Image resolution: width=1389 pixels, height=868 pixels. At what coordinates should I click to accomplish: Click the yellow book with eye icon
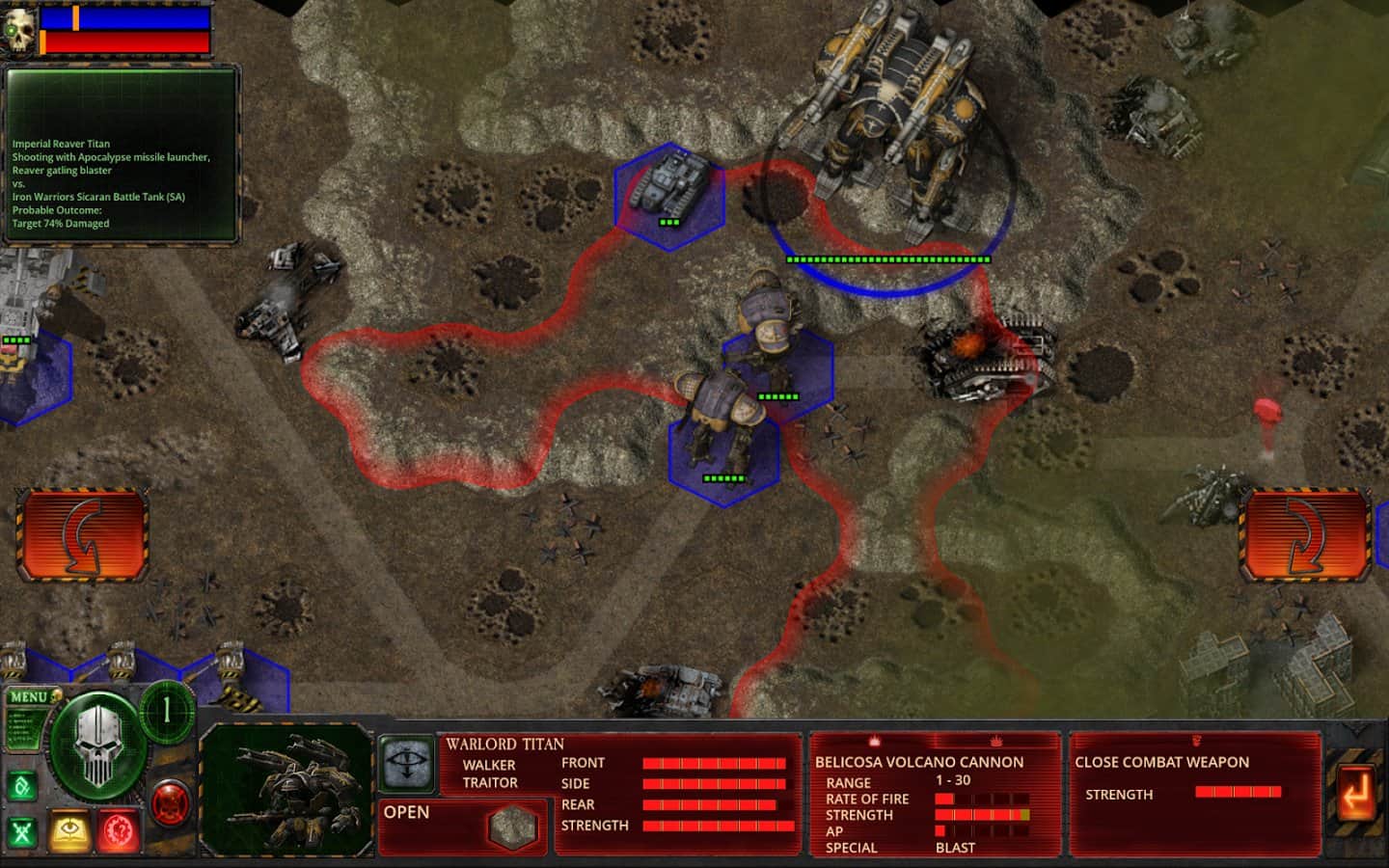pos(70,829)
